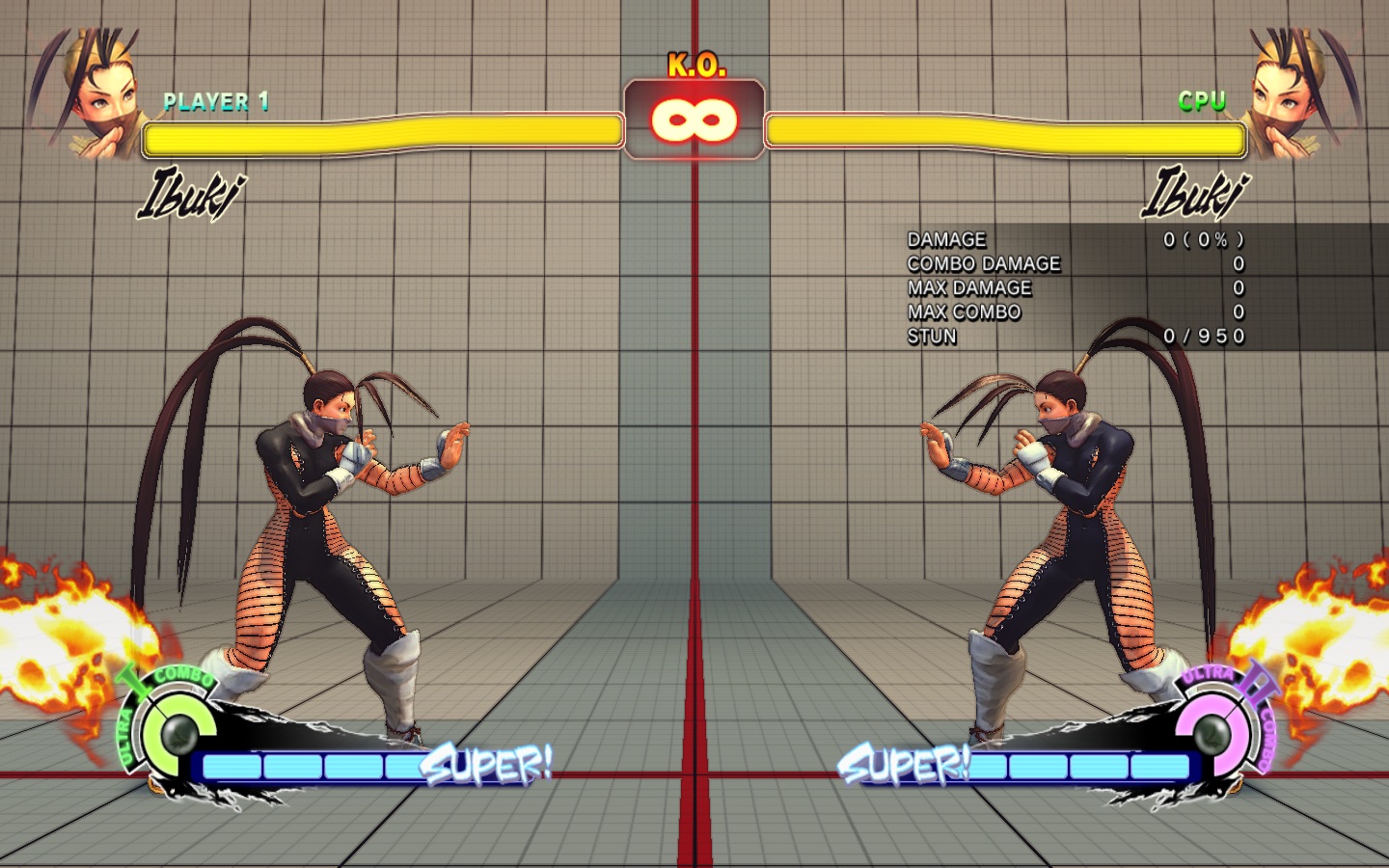Click the left Ibuki nameplate
Screen dimensions: 1389x868
pos(192,196)
